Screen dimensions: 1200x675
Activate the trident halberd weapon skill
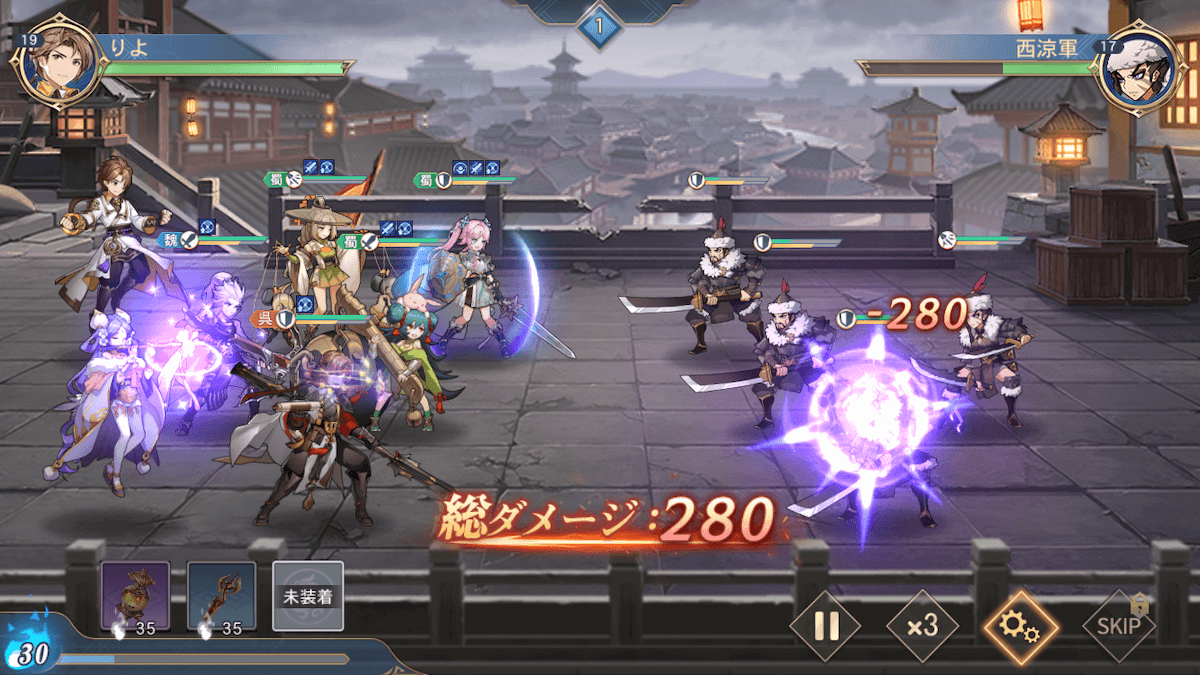221,596
